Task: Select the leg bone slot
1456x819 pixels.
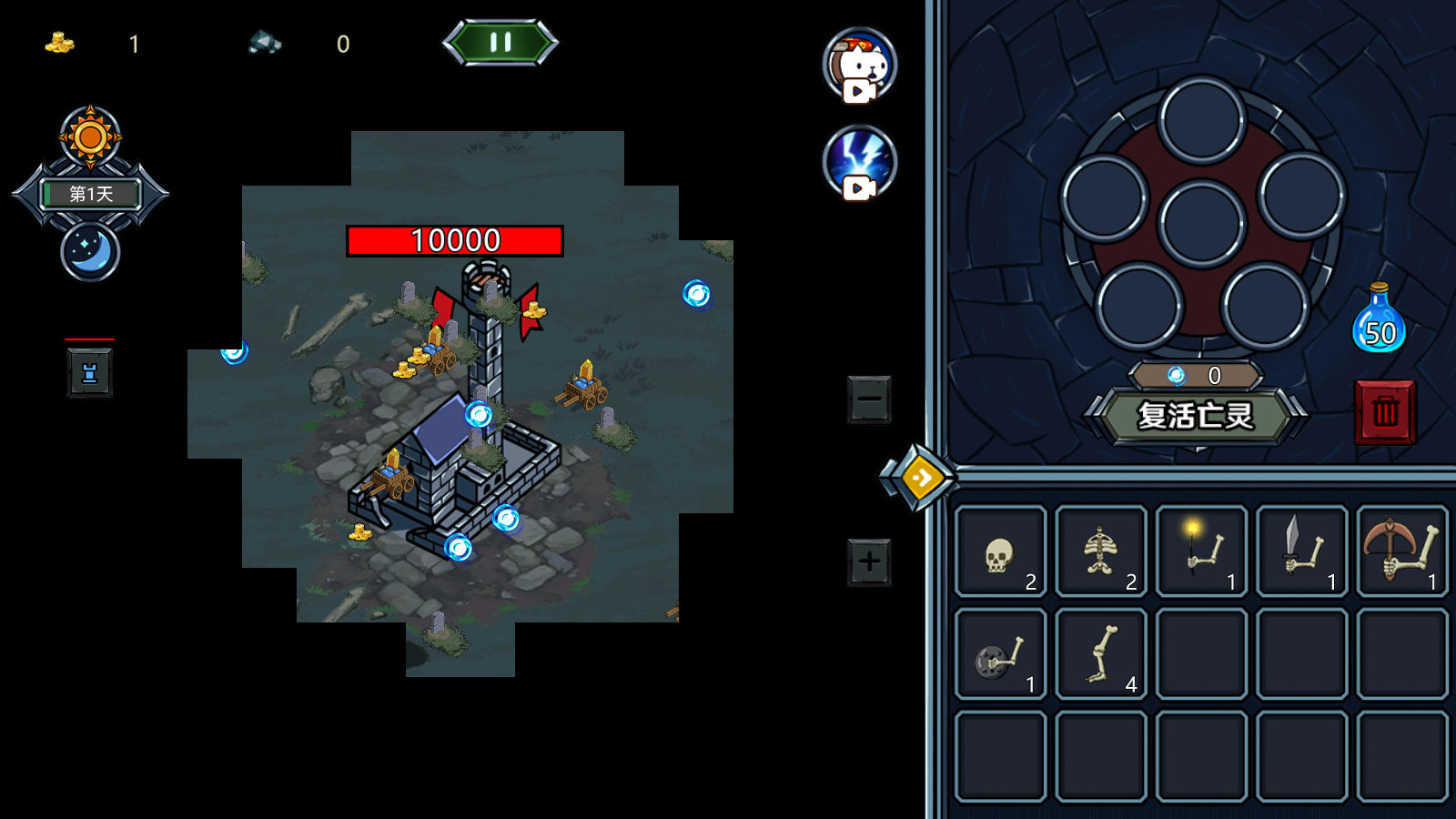Action: [1101, 654]
